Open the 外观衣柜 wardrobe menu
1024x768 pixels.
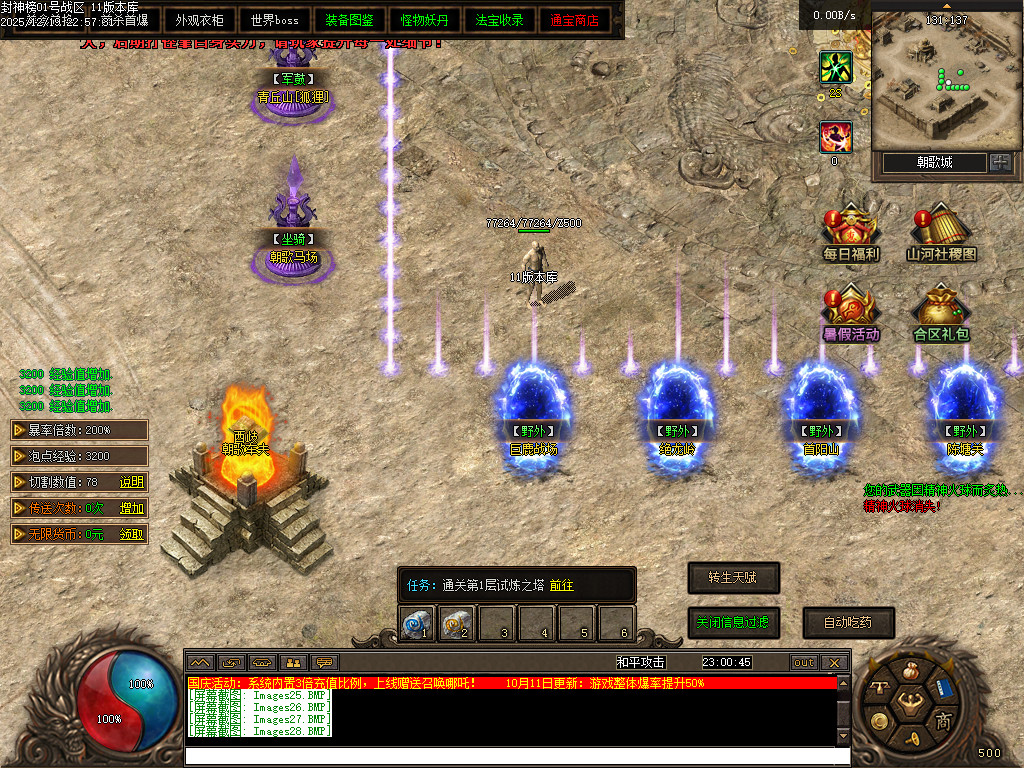coord(200,20)
